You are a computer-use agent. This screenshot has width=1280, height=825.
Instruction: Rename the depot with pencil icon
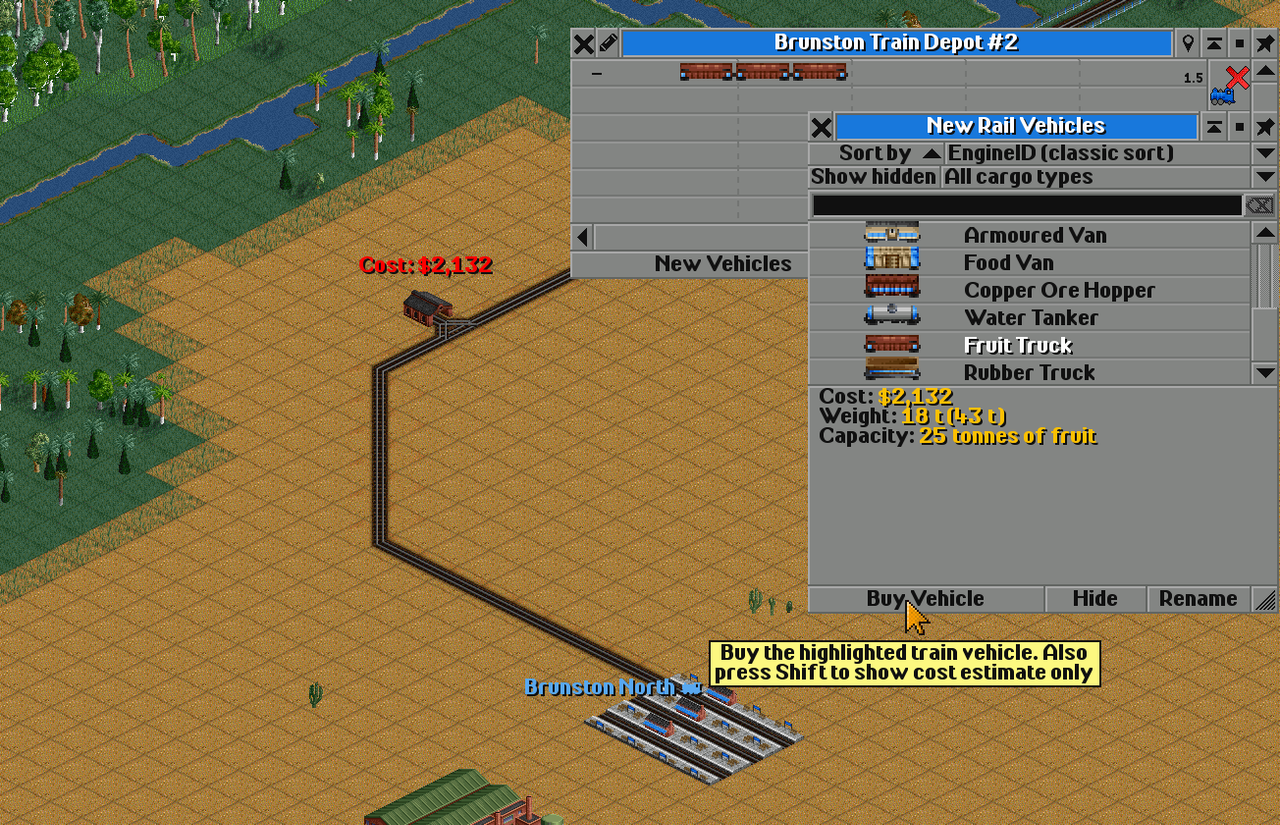[x=608, y=44]
